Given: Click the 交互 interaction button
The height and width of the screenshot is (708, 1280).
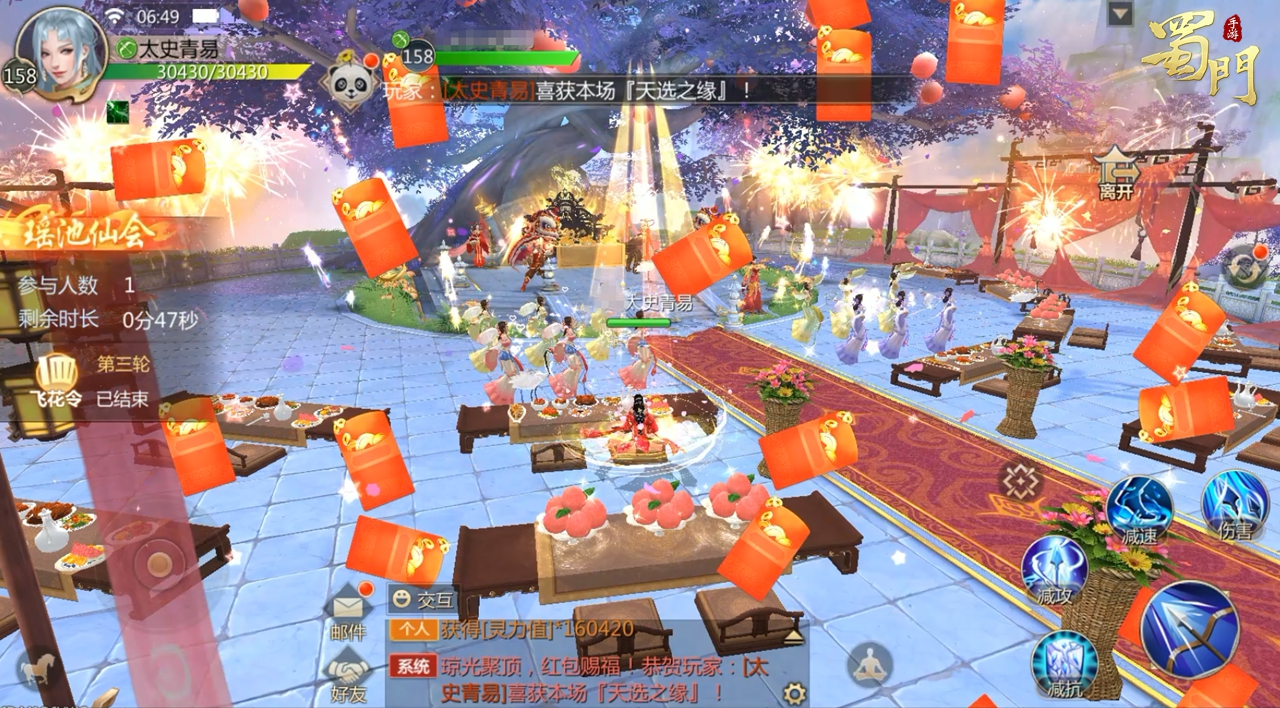Looking at the screenshot, I should (423, 600).
